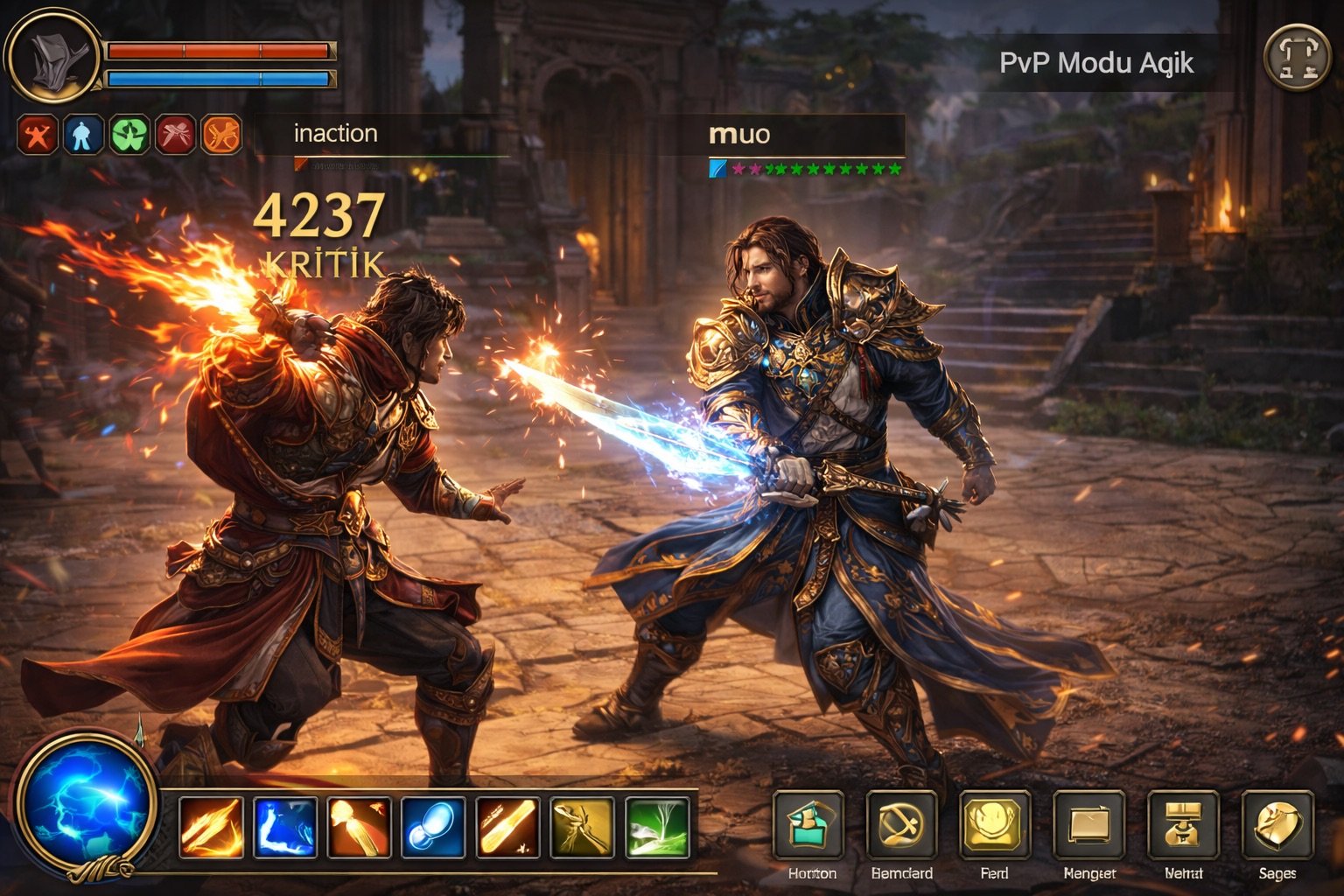Click the player portrait in the gold ring
Viewport: 1344px width, 896px height.
54,57
